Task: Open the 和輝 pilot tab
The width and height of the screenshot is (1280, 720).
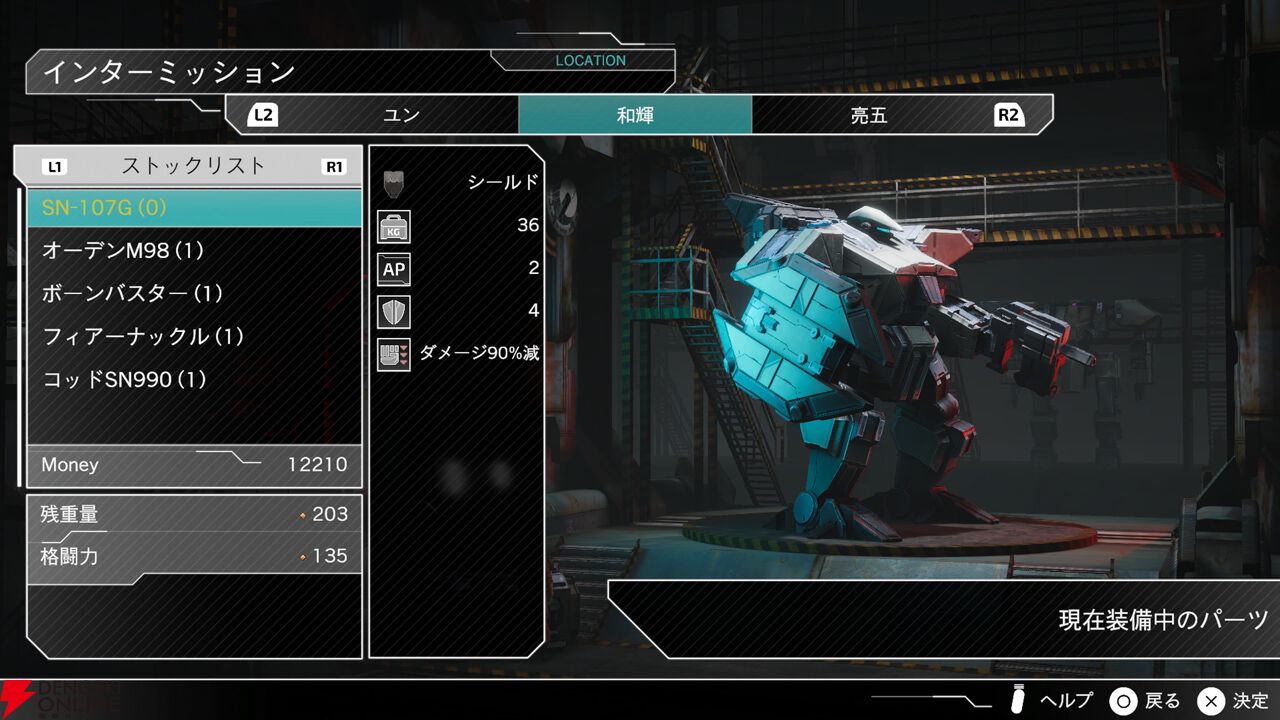Action: (x=635, y=115)
